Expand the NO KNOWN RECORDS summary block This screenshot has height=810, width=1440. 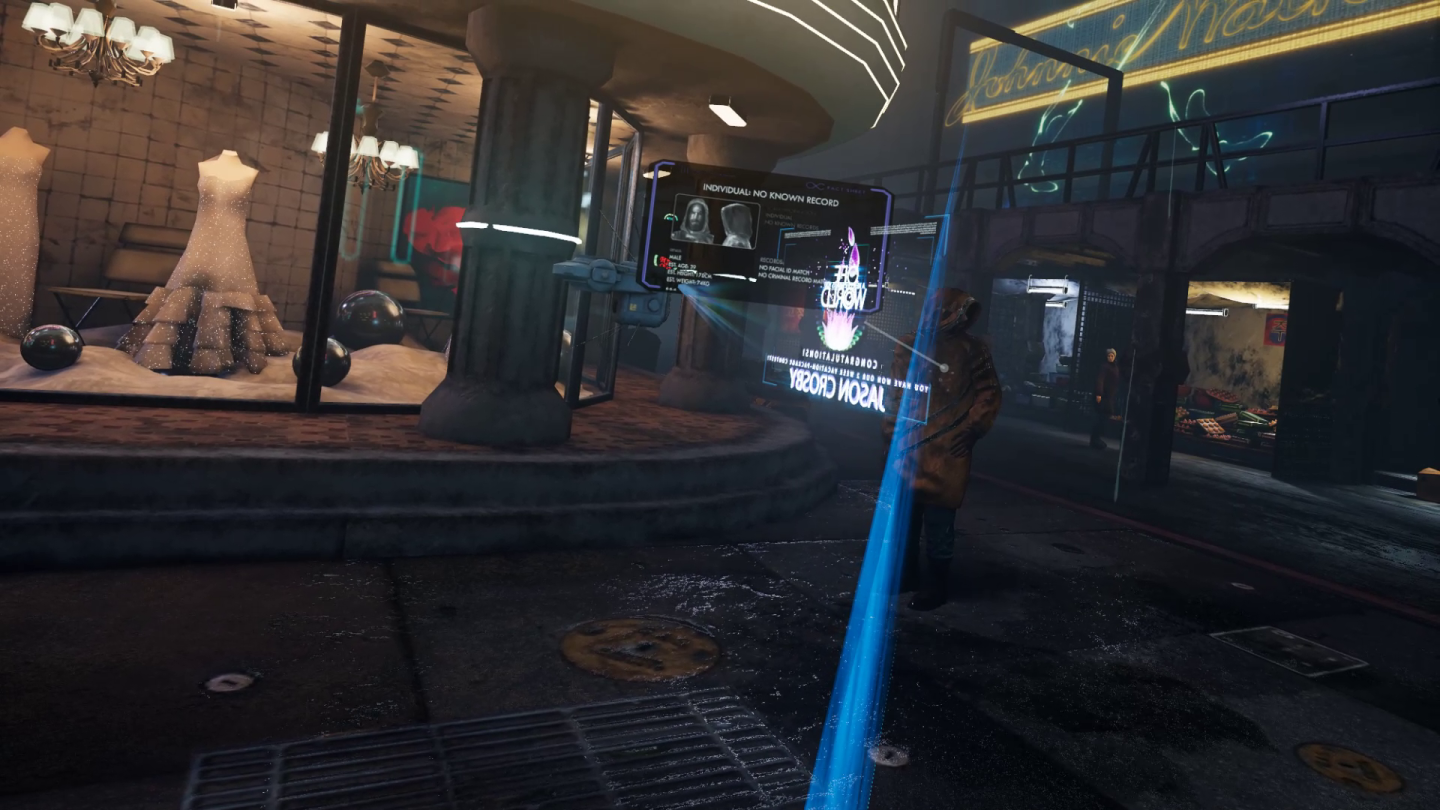[x=791, y=226]
